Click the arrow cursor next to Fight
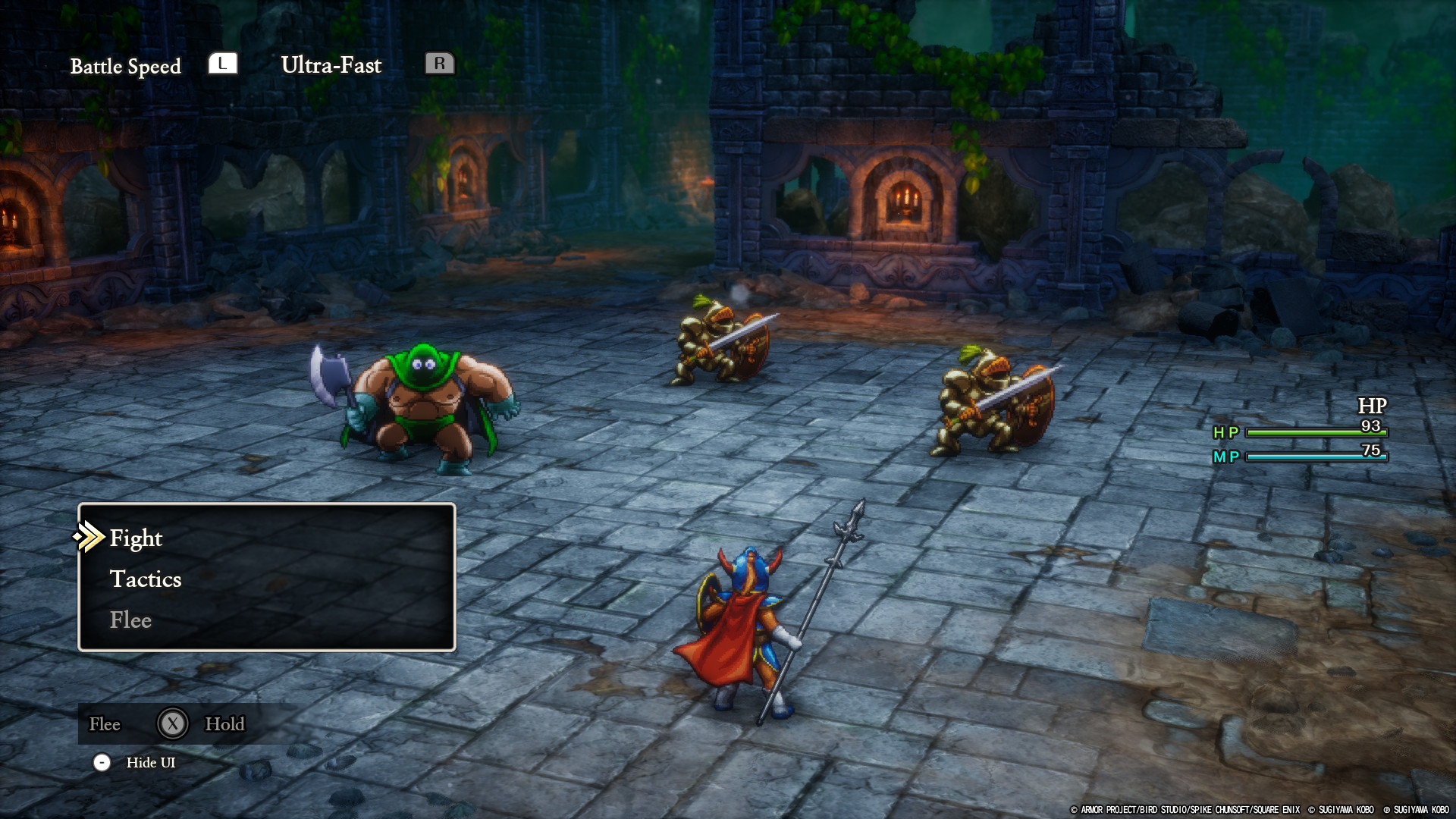The height and width of the screenshot is (819, 1456). [x=89, y=538]
